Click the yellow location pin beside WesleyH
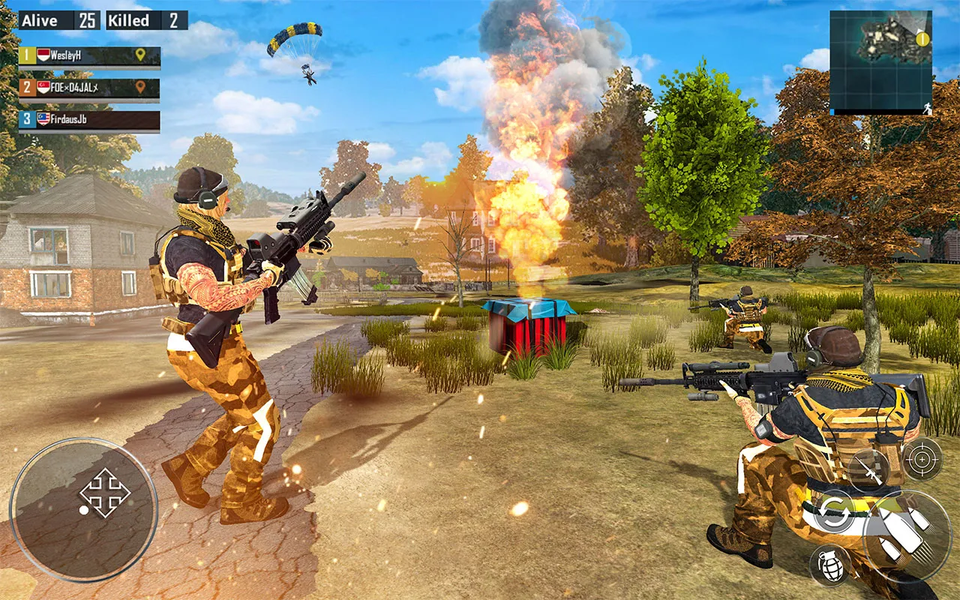 [x=141, y=55]
